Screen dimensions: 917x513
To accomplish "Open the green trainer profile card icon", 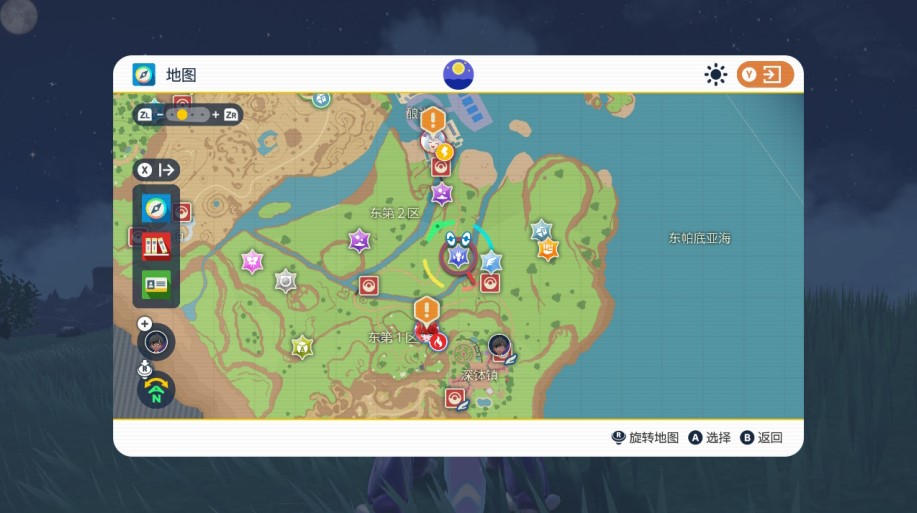I will 156,283.
